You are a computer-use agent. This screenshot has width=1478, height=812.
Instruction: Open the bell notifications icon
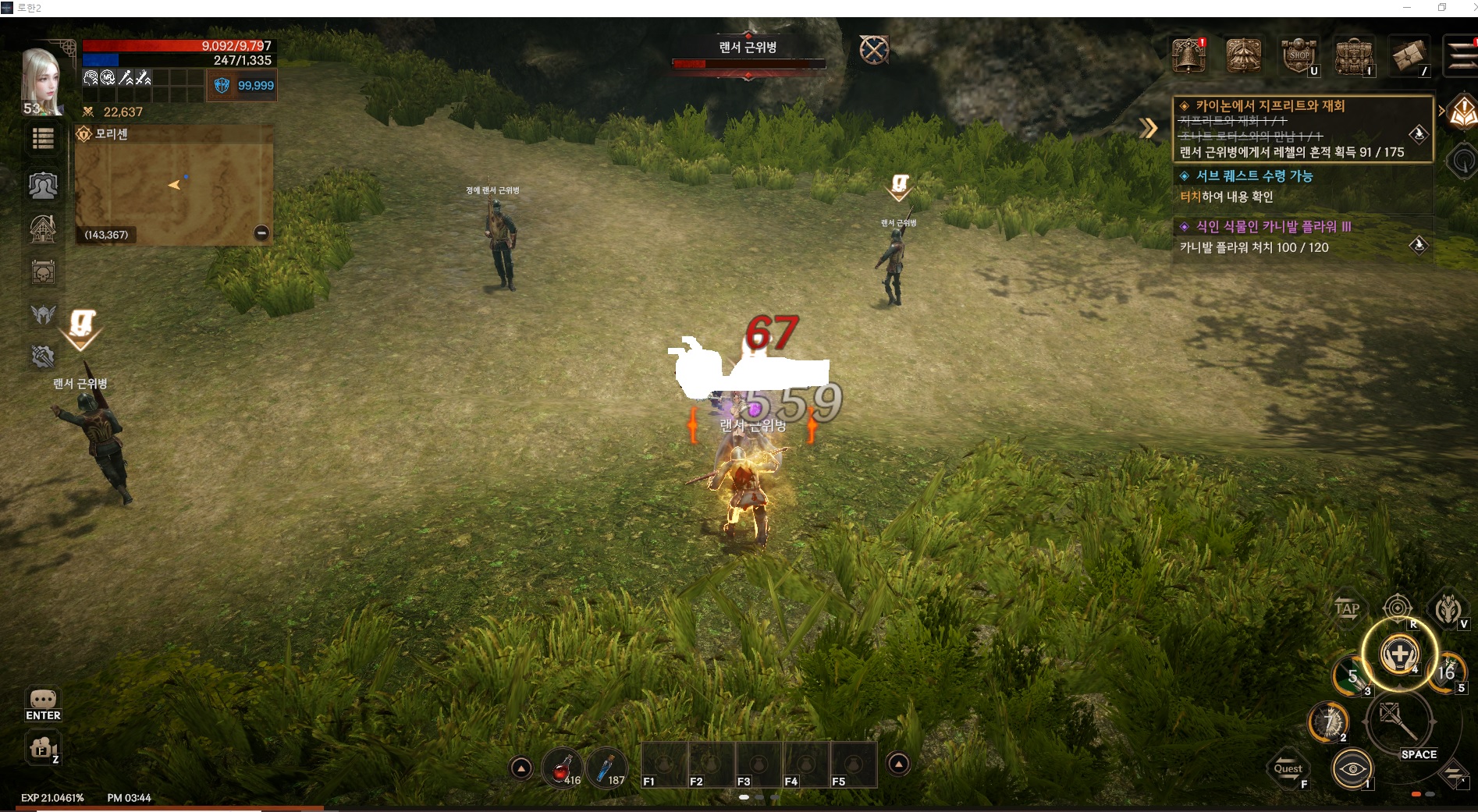(x=1188, y=55)
